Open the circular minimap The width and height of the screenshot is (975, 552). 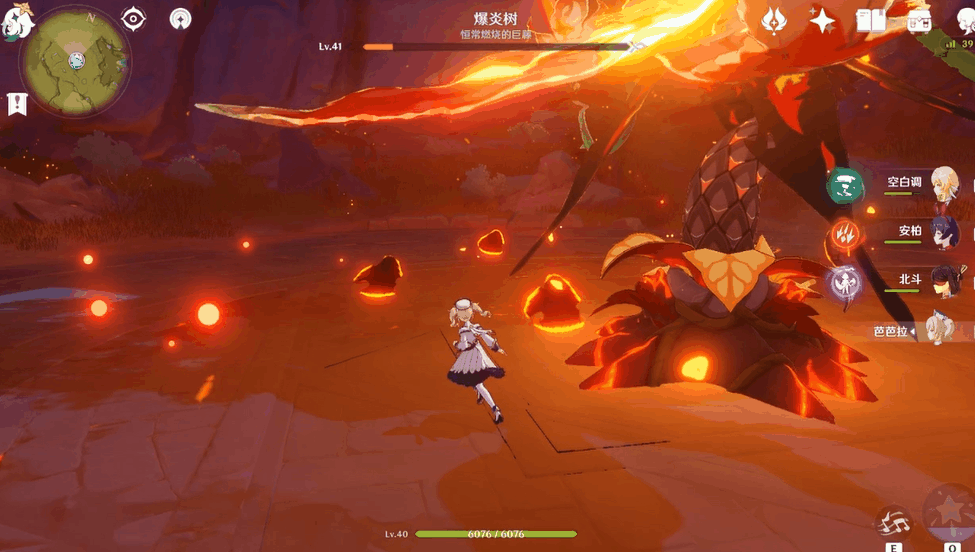(x=76, y=61)
